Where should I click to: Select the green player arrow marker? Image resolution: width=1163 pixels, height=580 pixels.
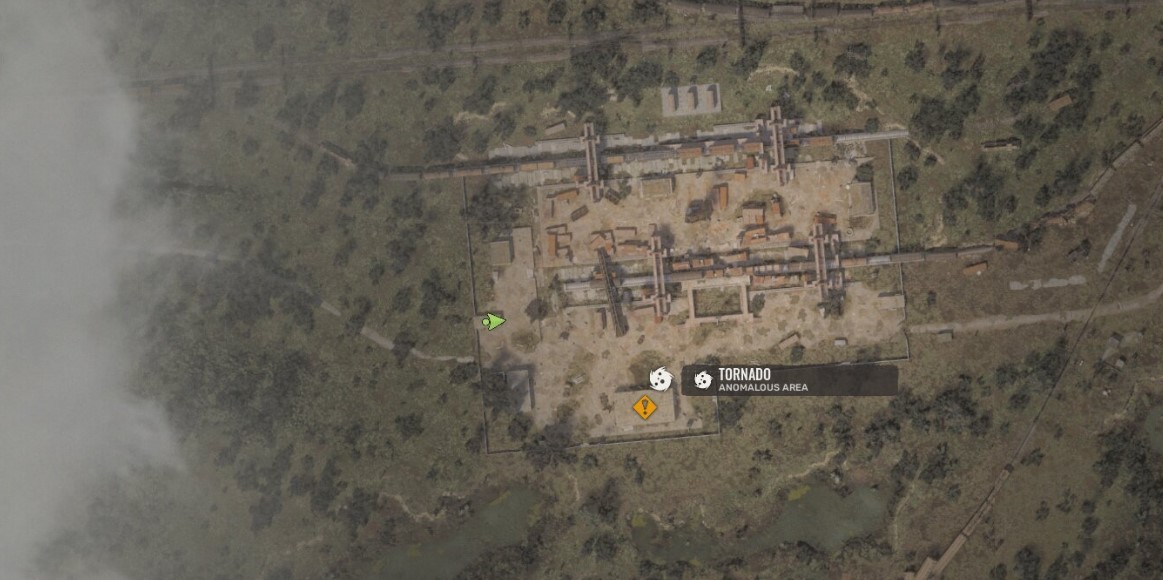click(x=493, y=321)
